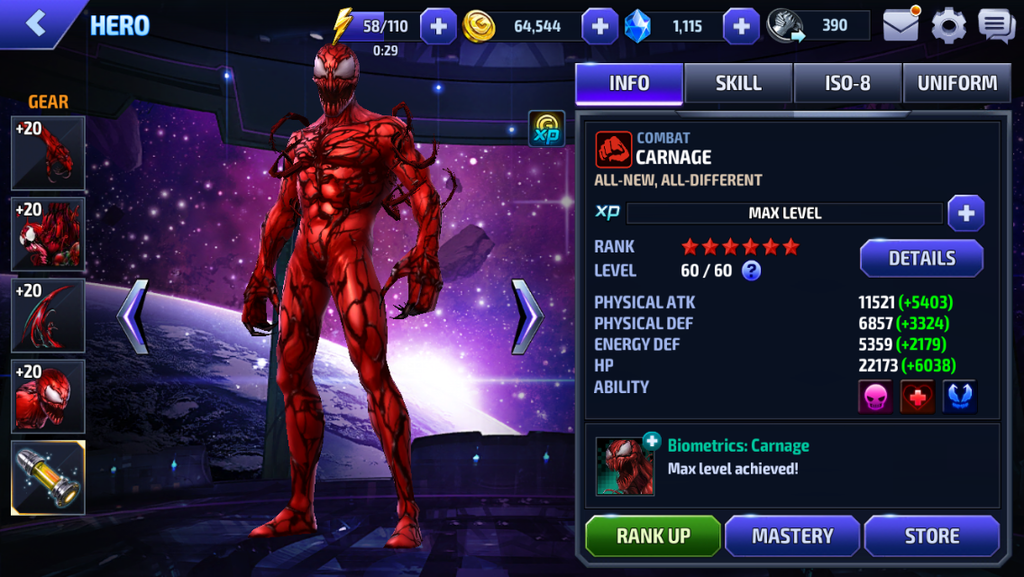The height and width of the screenshot is (577, 1024).
Task: Select the yellow canister special gear slot
Action: point(48,478)
